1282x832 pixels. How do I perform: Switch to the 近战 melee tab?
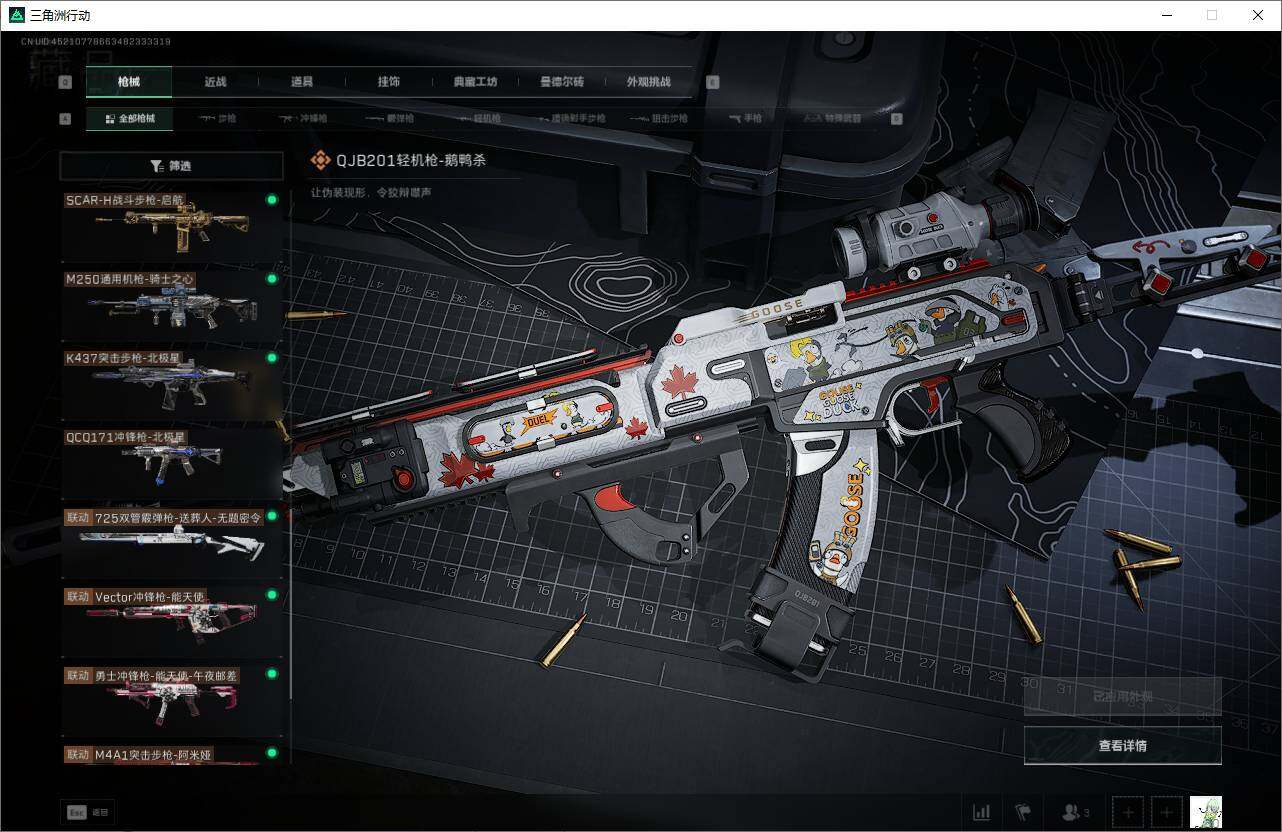click(x=215, y=82)
